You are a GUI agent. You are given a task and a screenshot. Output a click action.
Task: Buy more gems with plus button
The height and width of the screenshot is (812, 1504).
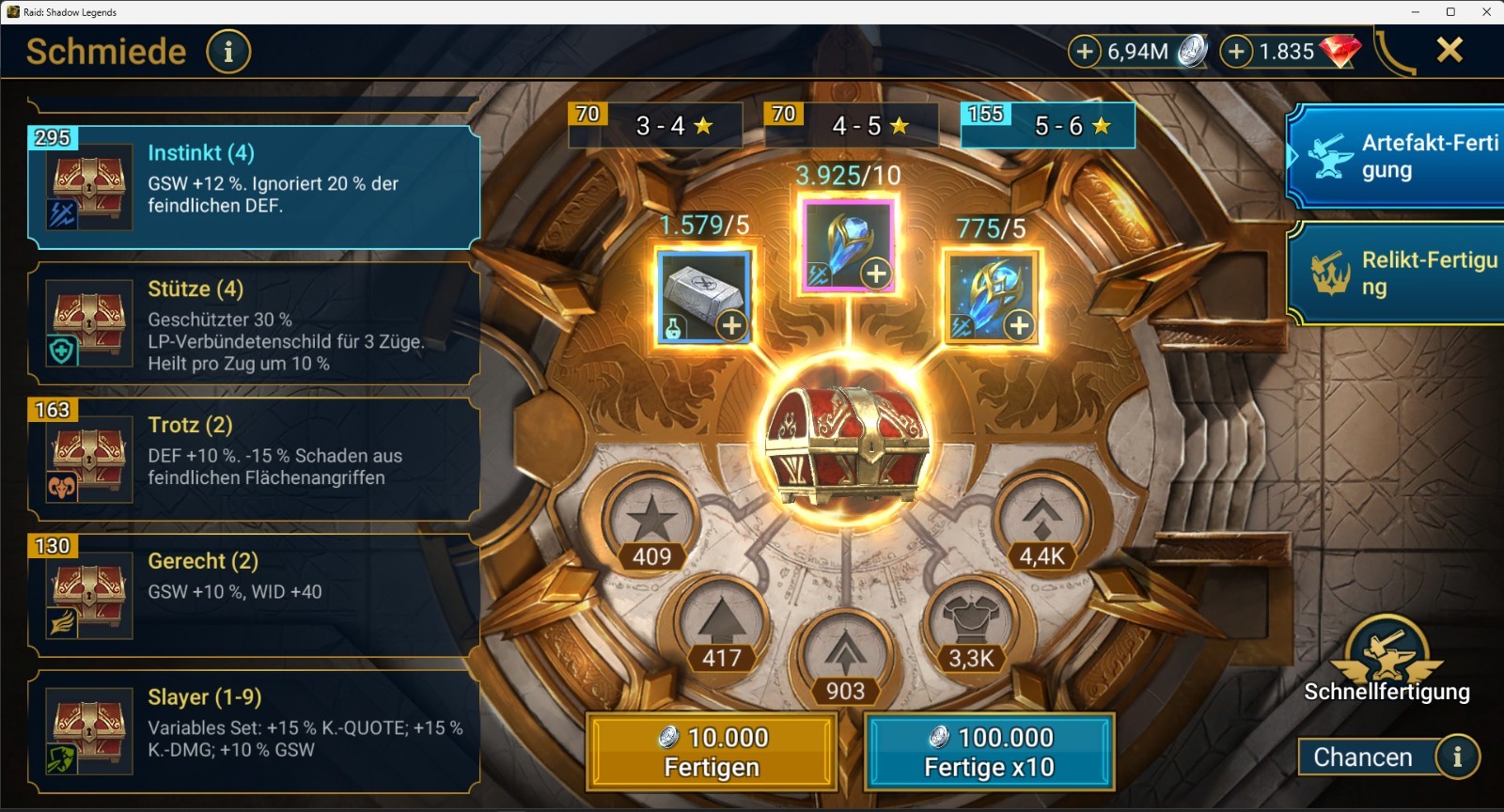[x=1236, y=51]
